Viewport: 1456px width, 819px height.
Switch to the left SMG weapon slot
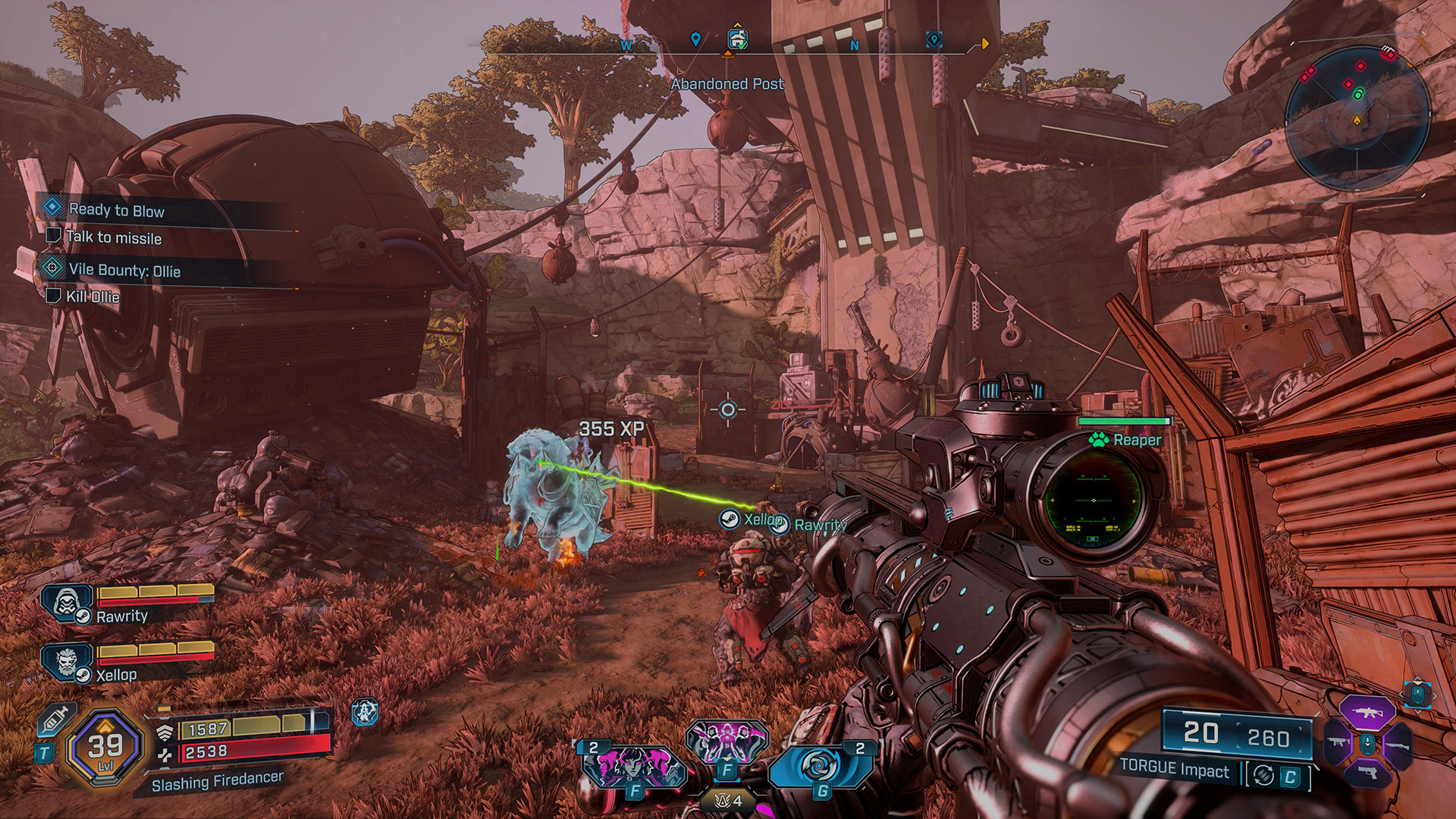pyautogui.click(x=1338, y=742)
